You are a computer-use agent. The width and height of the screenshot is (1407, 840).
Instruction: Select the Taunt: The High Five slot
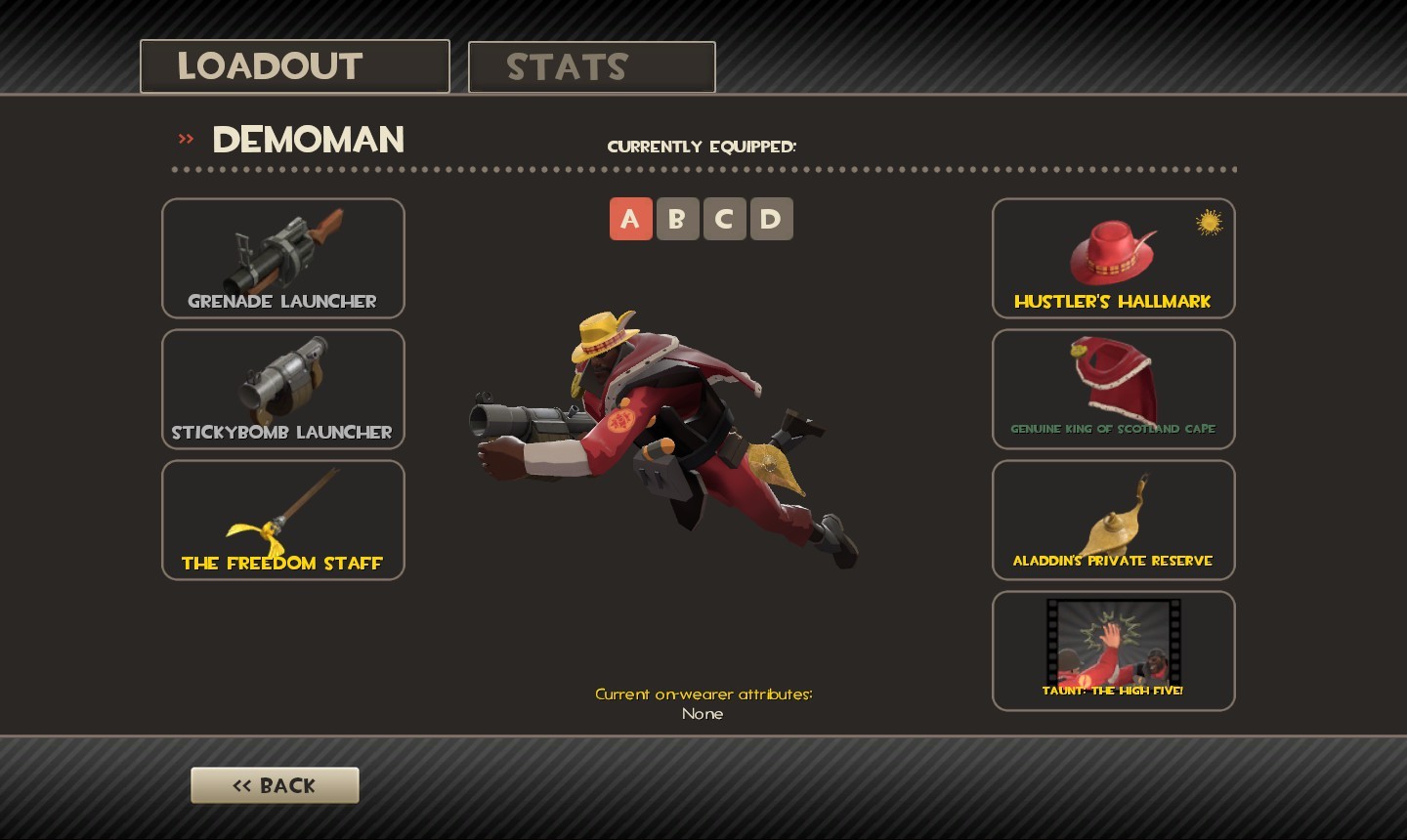[1113, 651]
